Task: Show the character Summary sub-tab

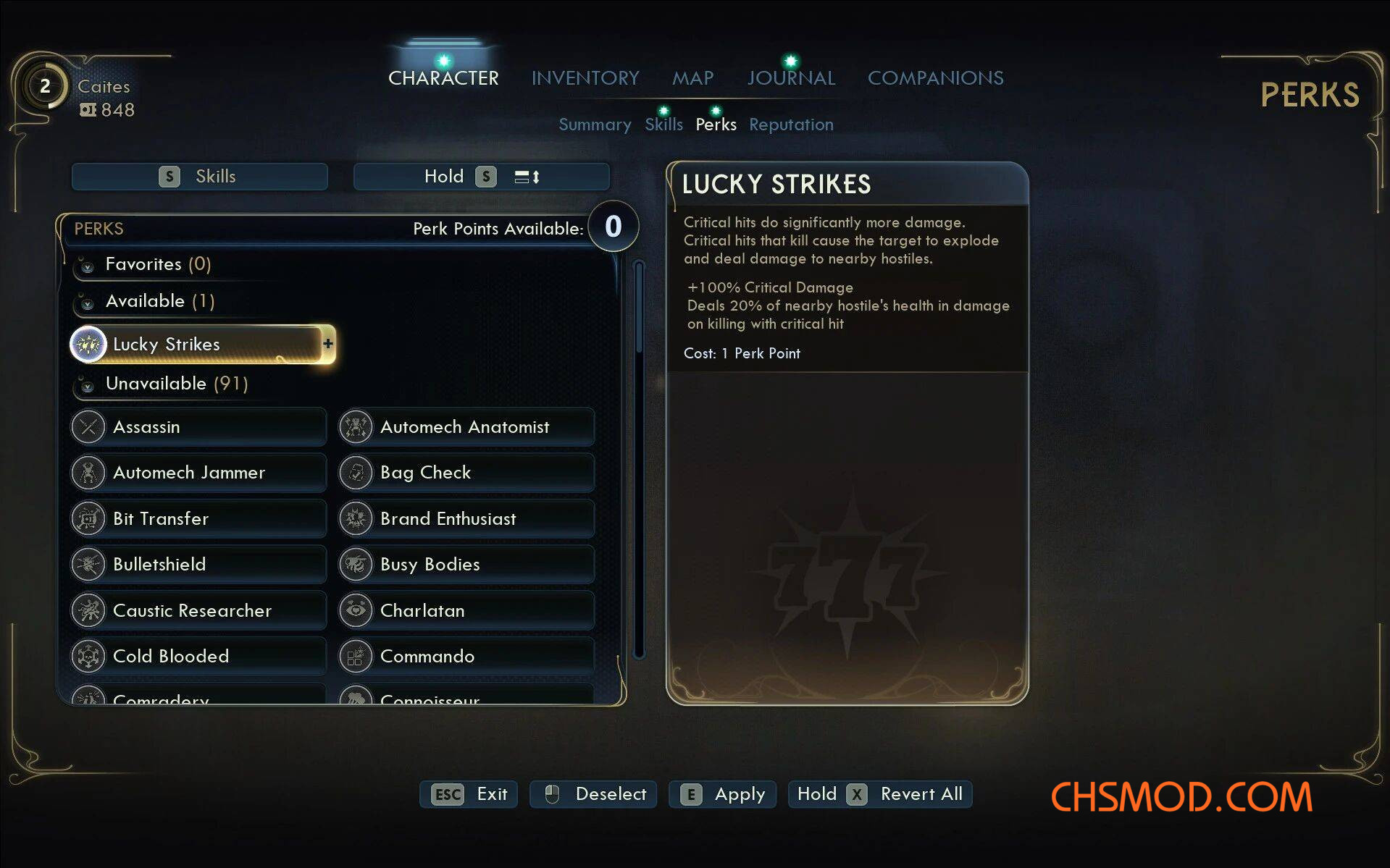Action: coord(594,125)
